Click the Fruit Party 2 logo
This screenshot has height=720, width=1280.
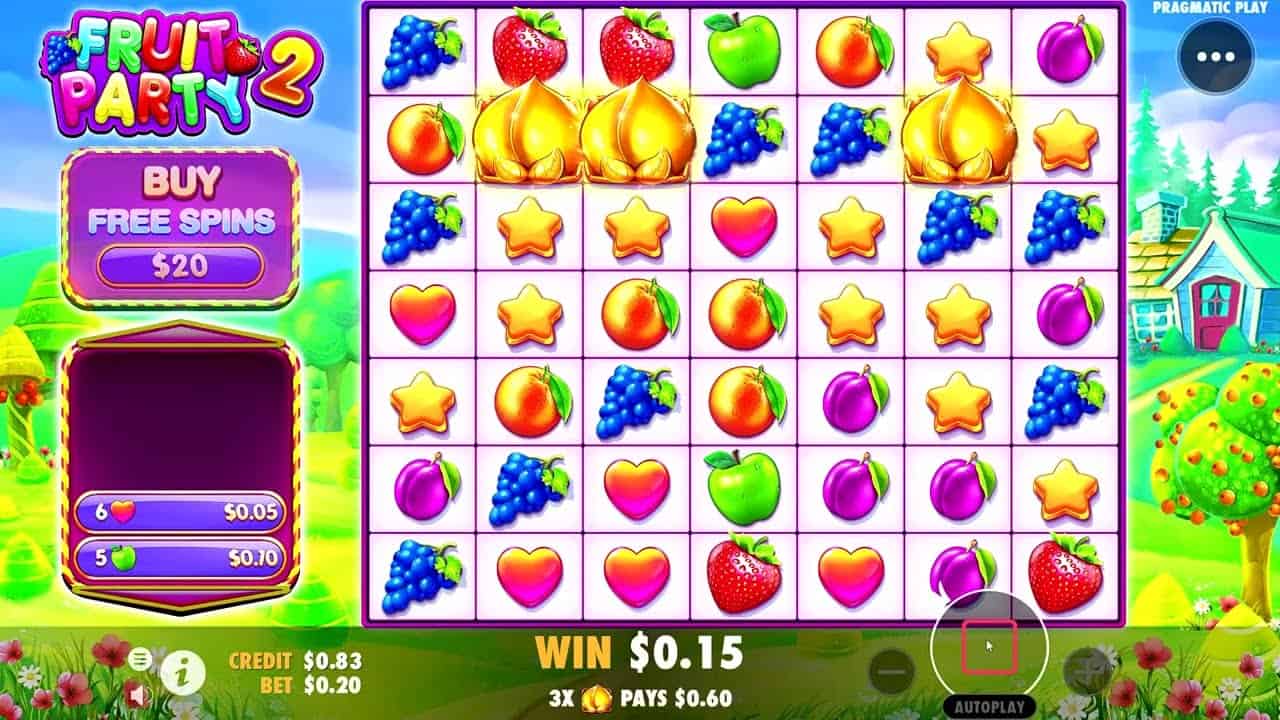pos(170,60)
